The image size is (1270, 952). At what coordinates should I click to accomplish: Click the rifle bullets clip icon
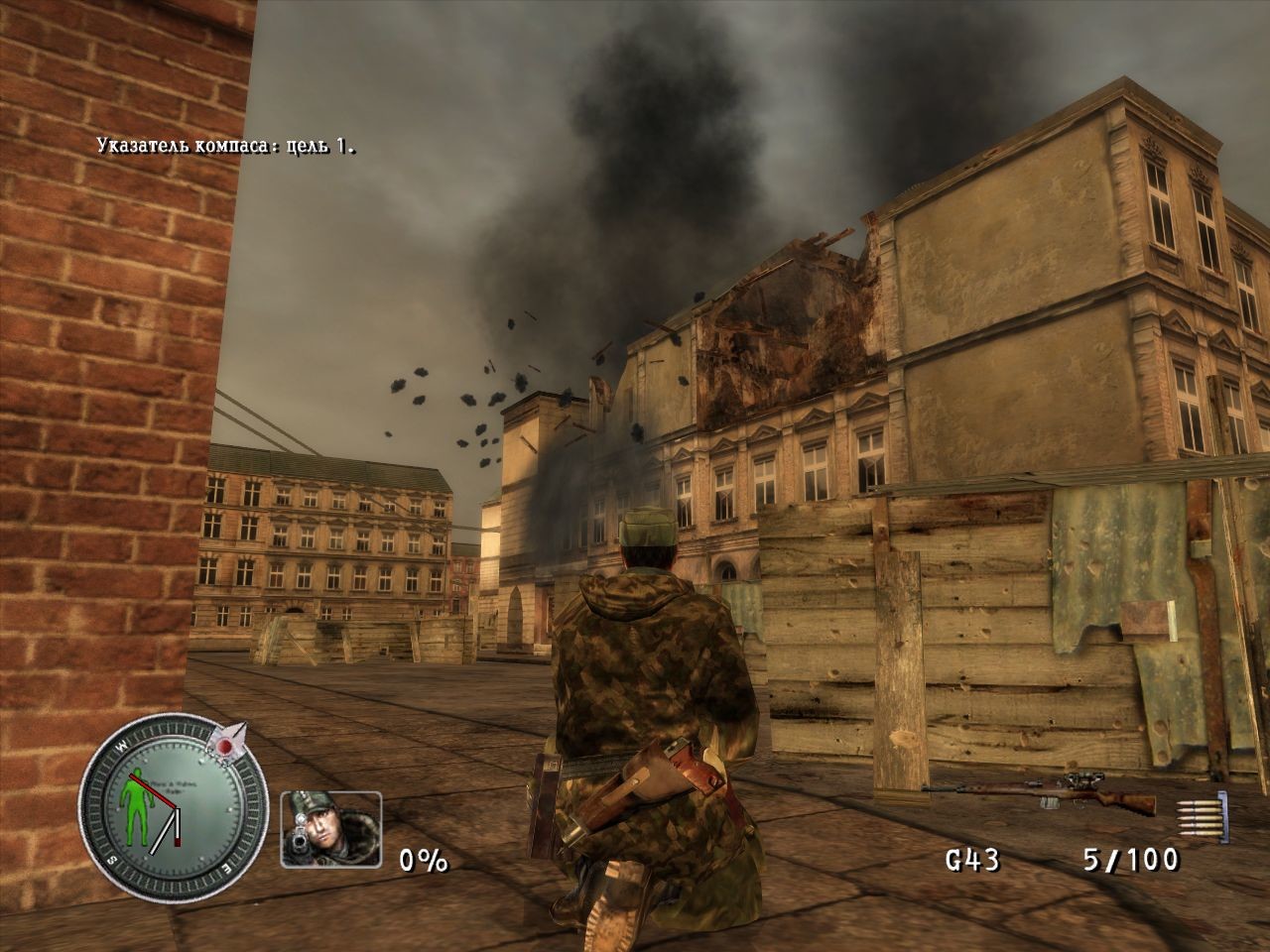click(1200, 813)
